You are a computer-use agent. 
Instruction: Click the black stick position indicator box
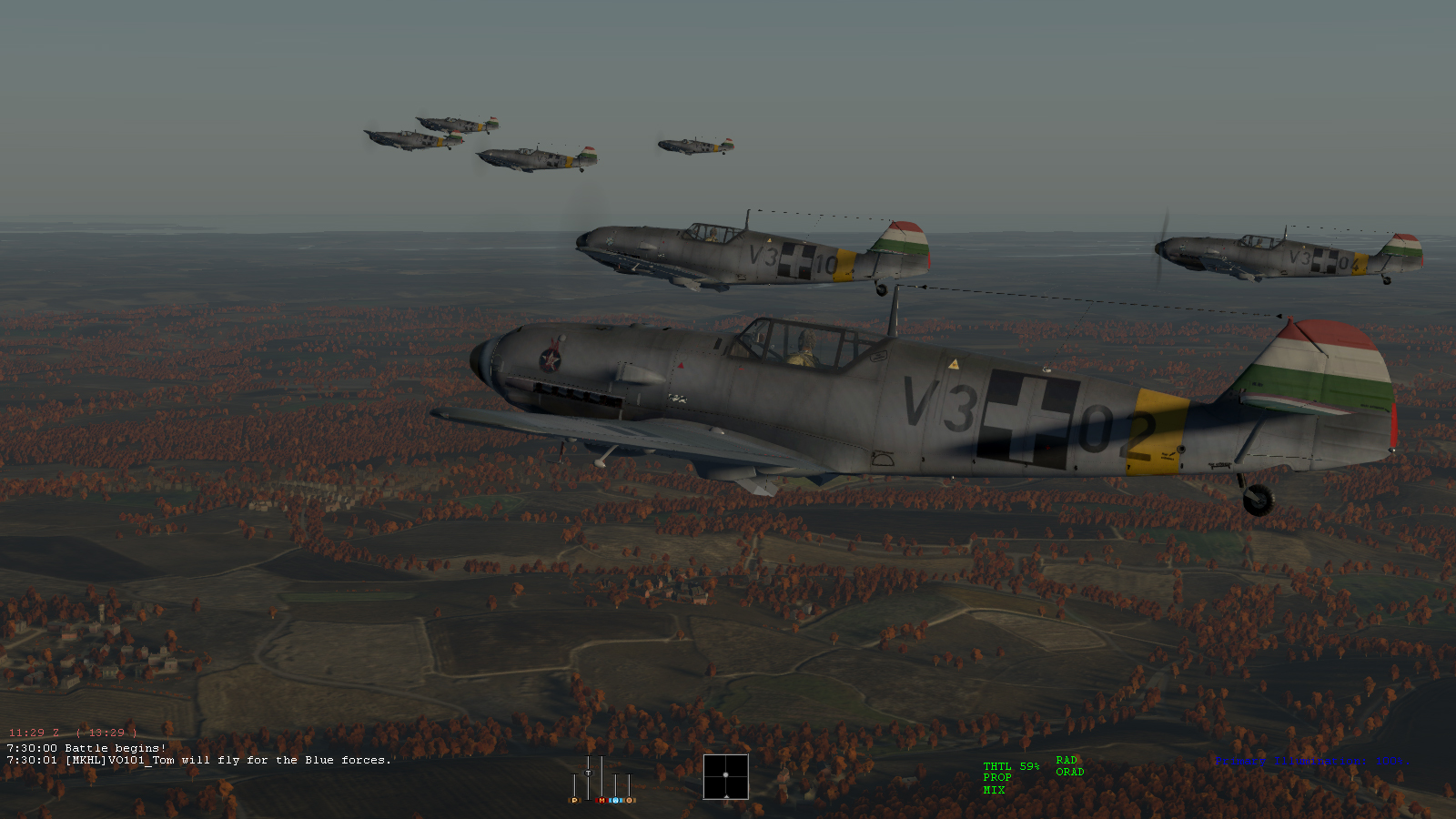[726, 776]
